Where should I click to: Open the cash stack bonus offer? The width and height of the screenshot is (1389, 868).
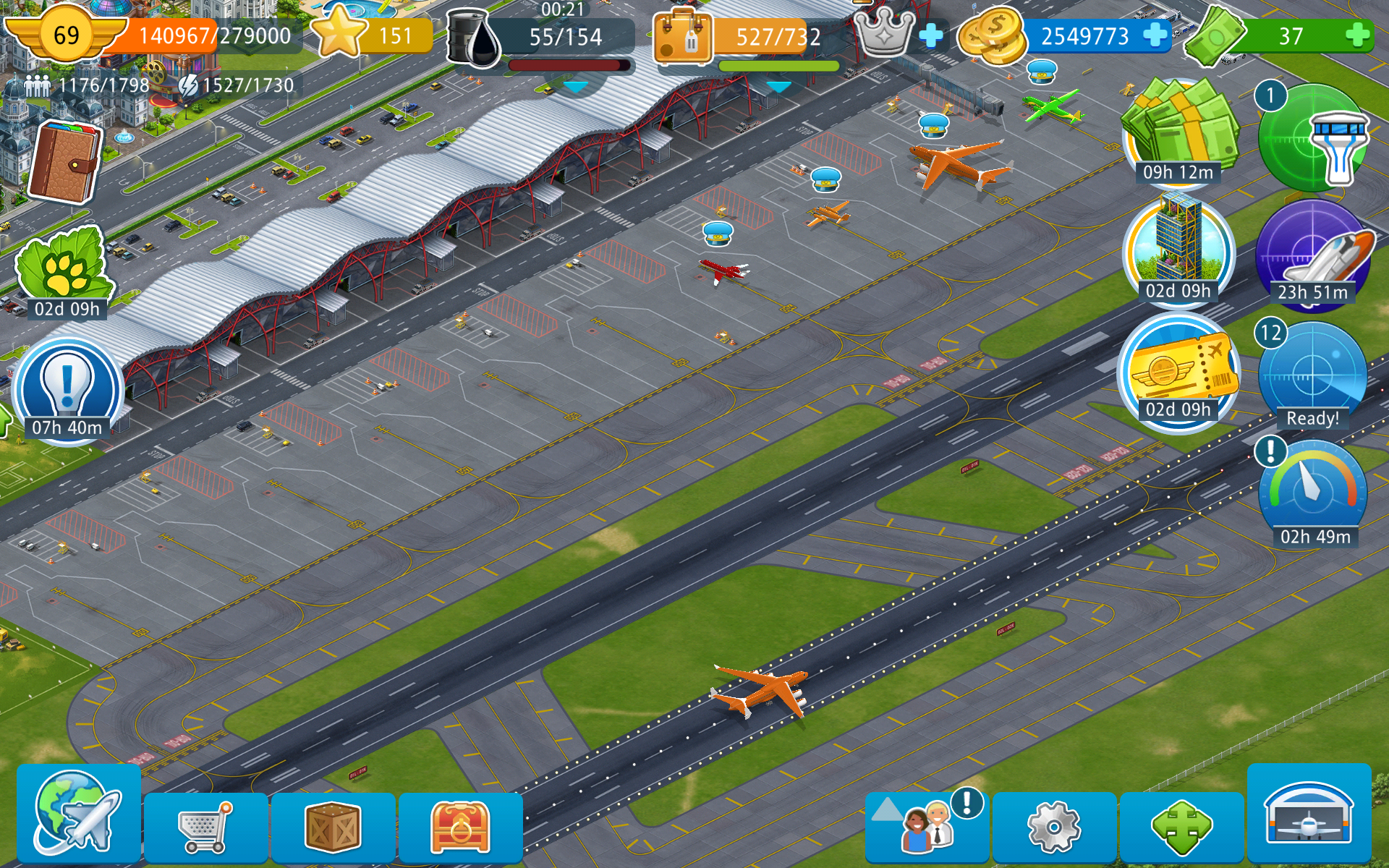[x=1179, y=132]
